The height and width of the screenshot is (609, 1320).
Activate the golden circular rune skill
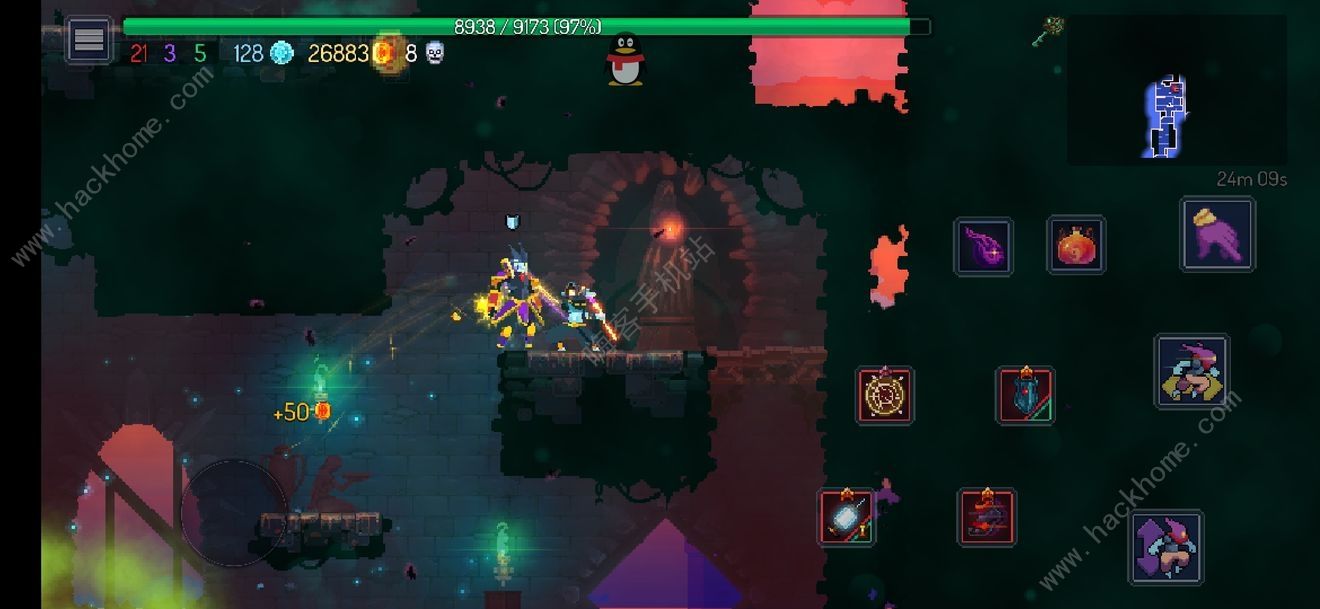[x=885, y=395]
